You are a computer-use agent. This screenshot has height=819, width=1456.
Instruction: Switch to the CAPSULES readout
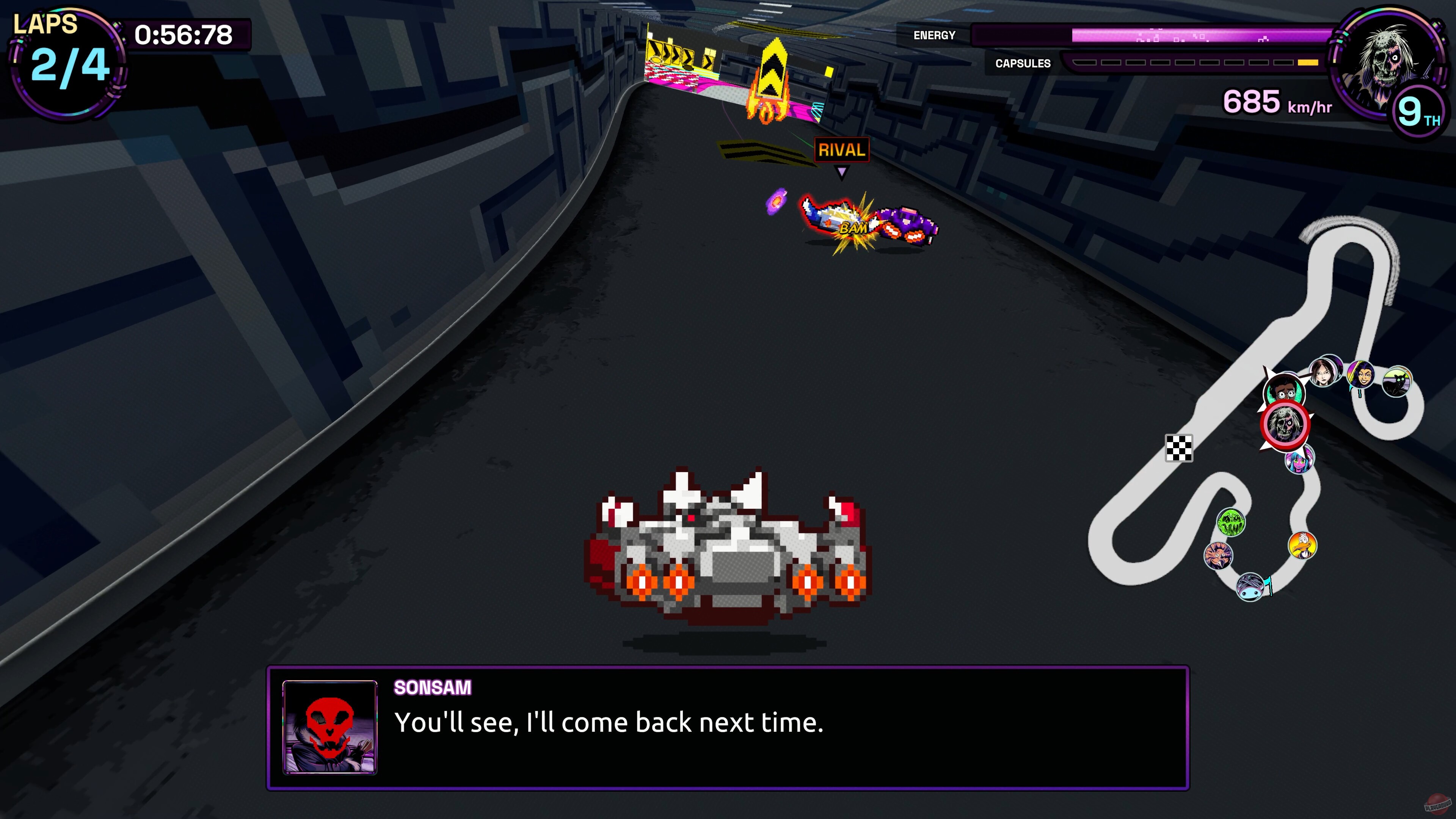pos(1022,63)
